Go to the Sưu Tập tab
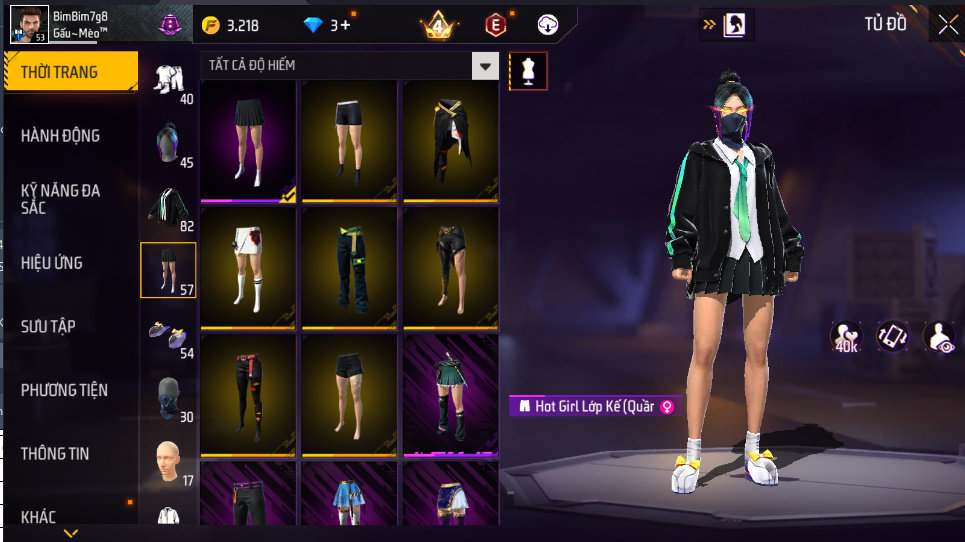This screenshot has width=965, height=542. [x=48, y=326]
